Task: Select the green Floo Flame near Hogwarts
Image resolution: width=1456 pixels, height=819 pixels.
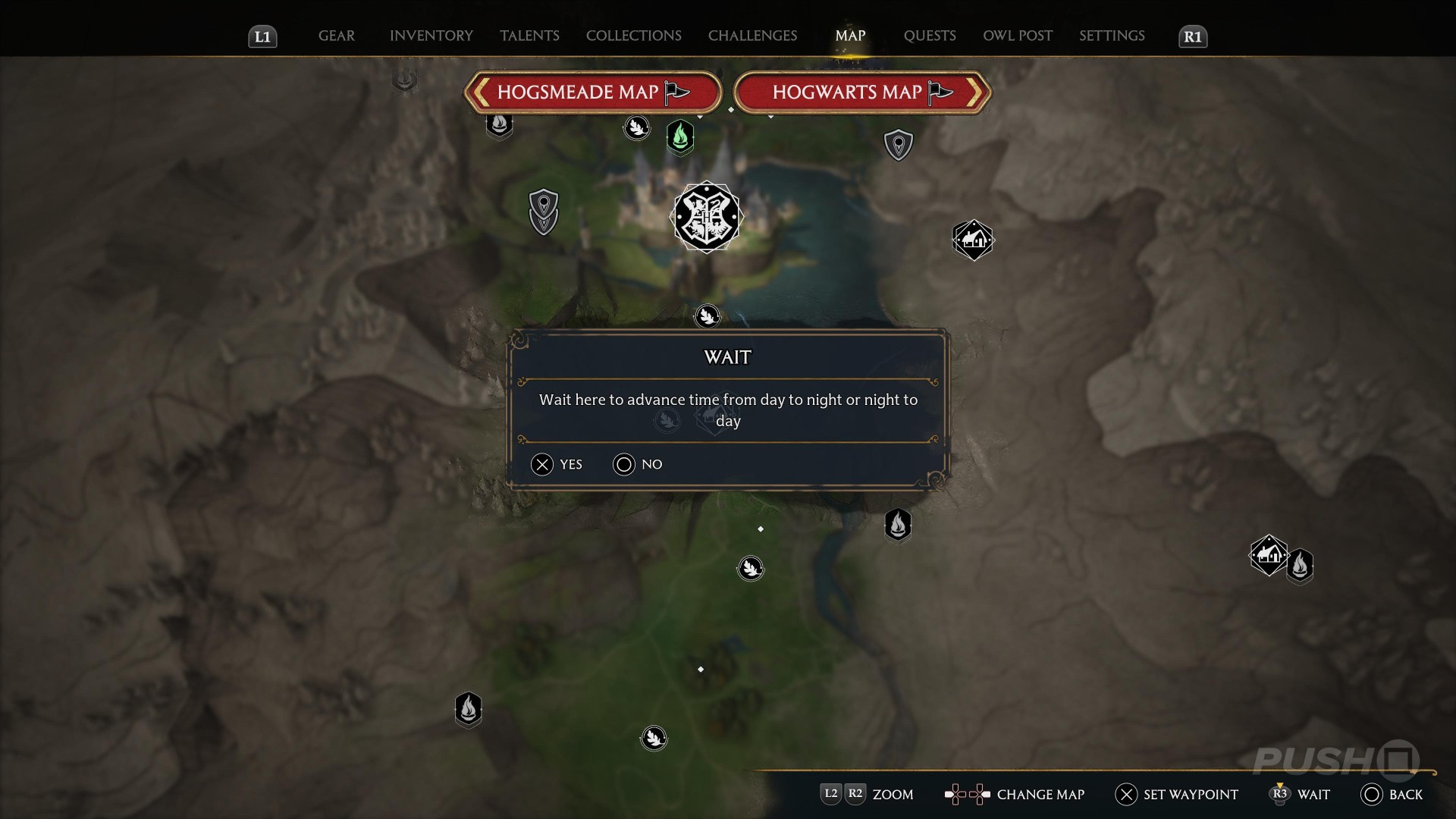Action: (679, 137)
